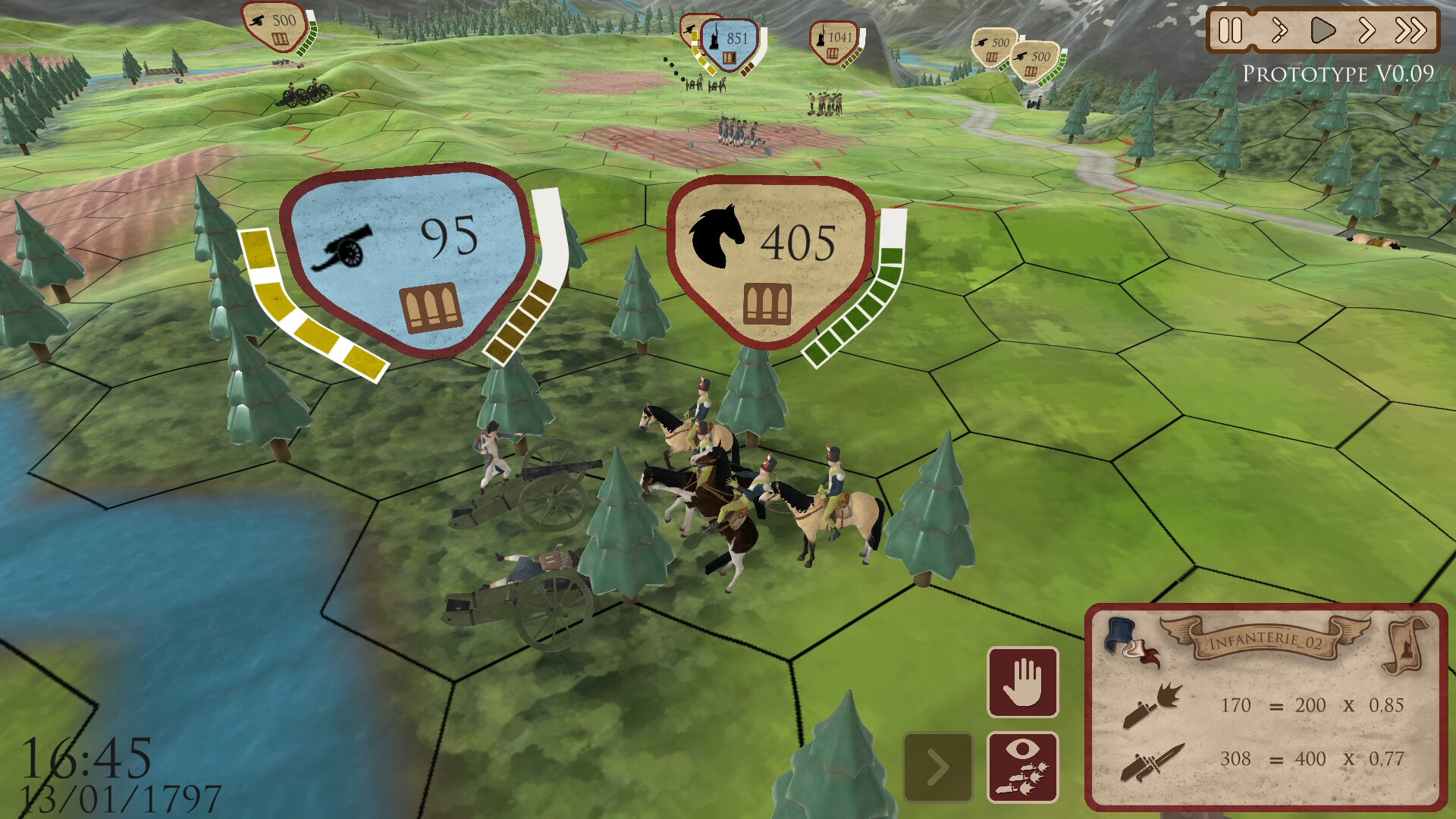The width and height of the screenshot is (1456, 819).
Task: Select the blue infantry badge showing 851
Action: point(730,44)
